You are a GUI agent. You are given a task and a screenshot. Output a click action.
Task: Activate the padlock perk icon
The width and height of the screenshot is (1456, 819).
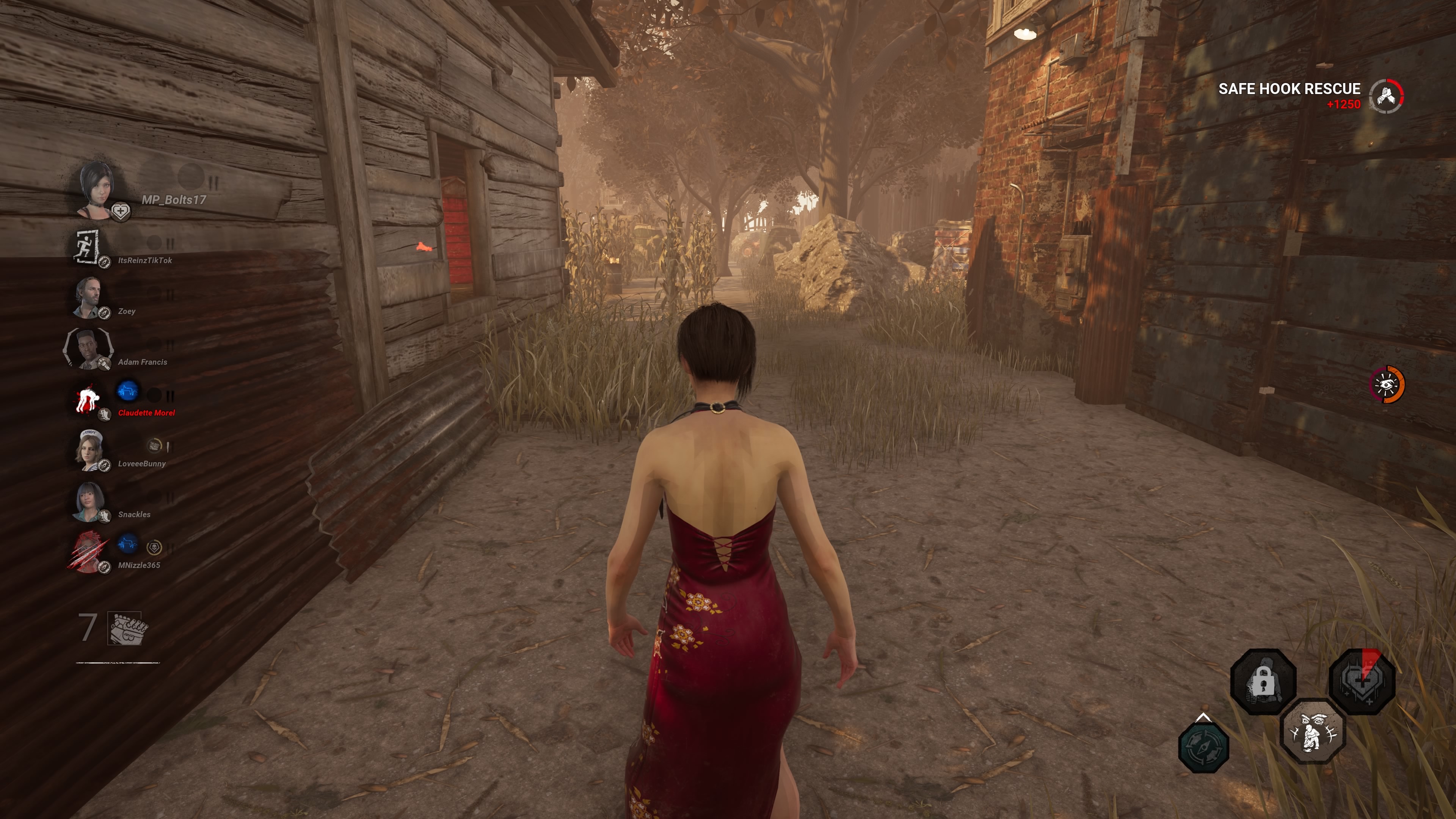(x=1263, y=682)
